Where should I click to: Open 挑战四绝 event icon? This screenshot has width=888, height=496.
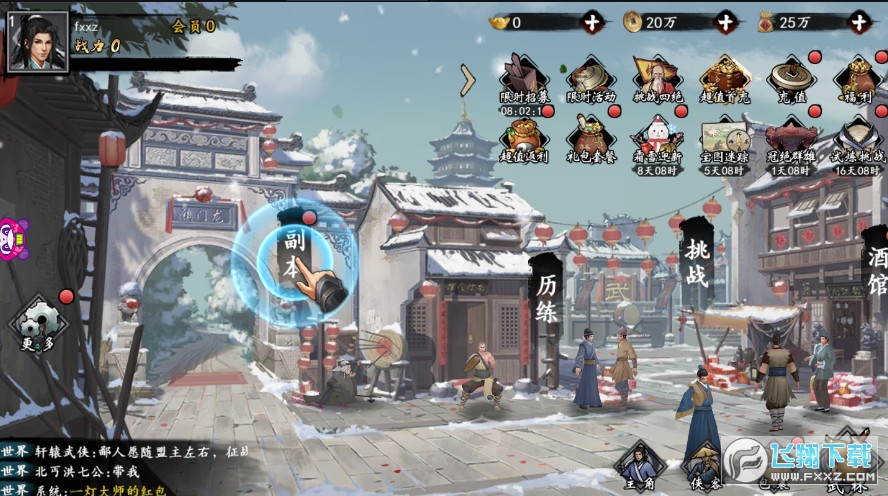(657, 80)
